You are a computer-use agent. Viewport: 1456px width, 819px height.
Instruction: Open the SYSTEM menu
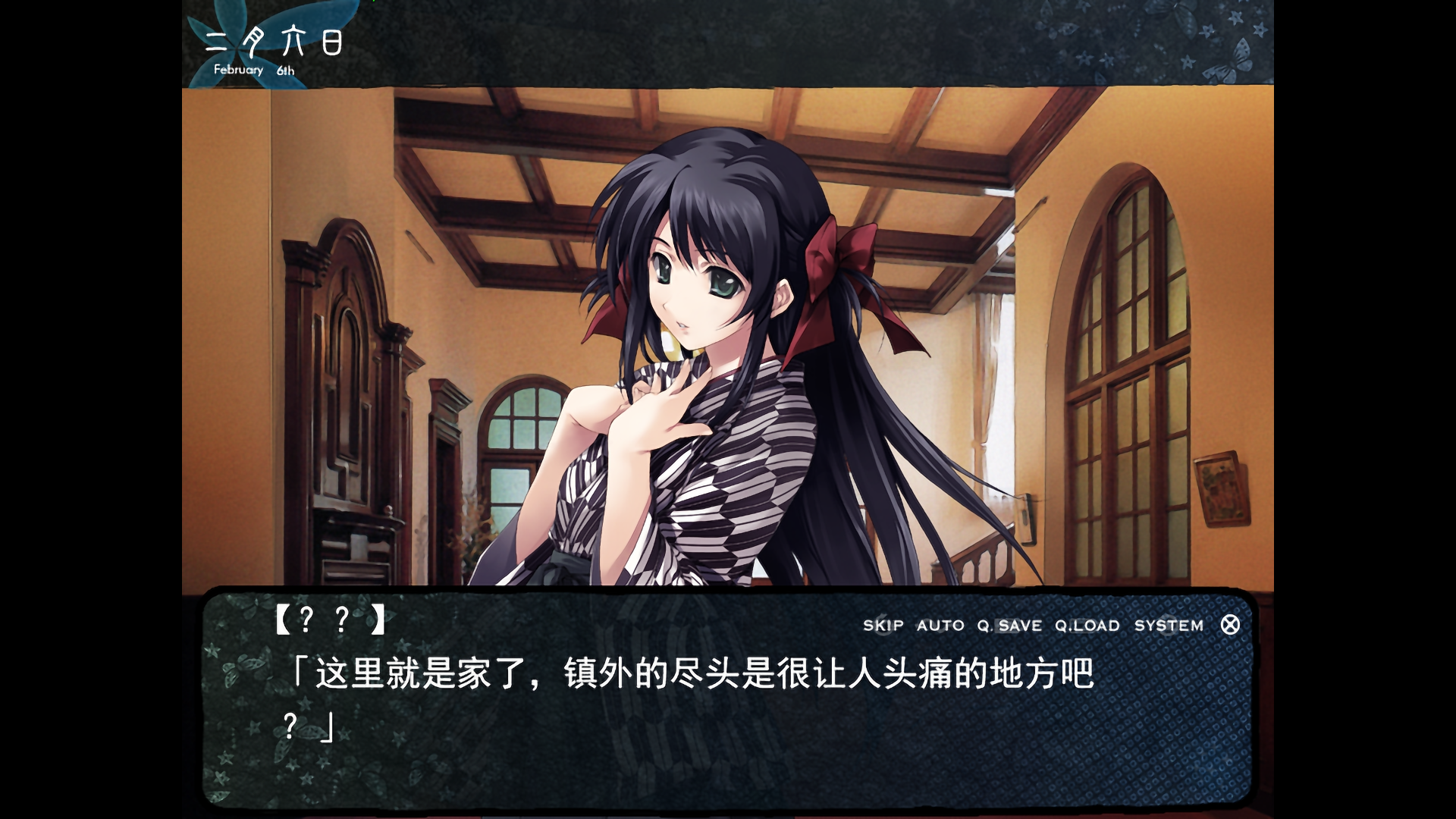(1169, 626)
